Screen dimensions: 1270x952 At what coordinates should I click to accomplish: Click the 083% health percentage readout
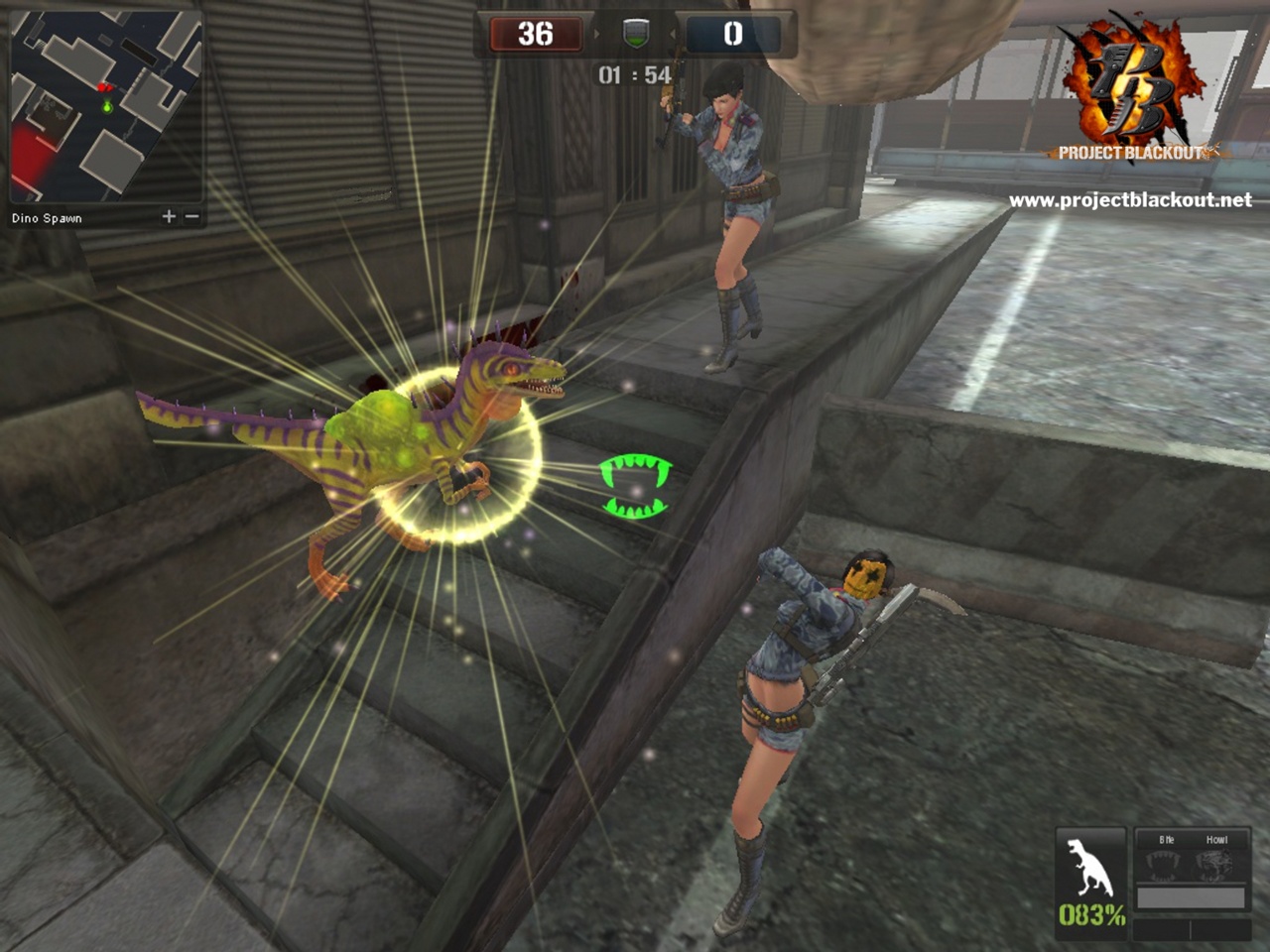click(1091, 914)
